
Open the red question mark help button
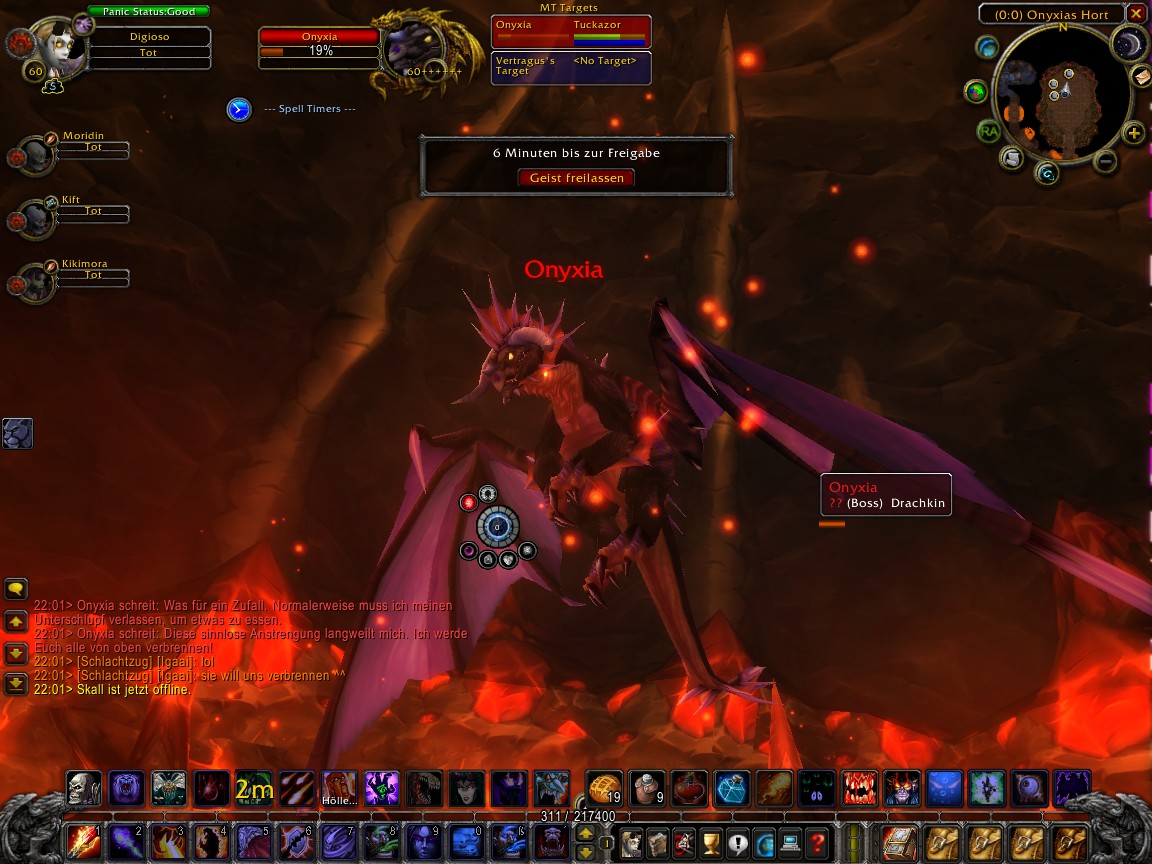click(818, 843)
